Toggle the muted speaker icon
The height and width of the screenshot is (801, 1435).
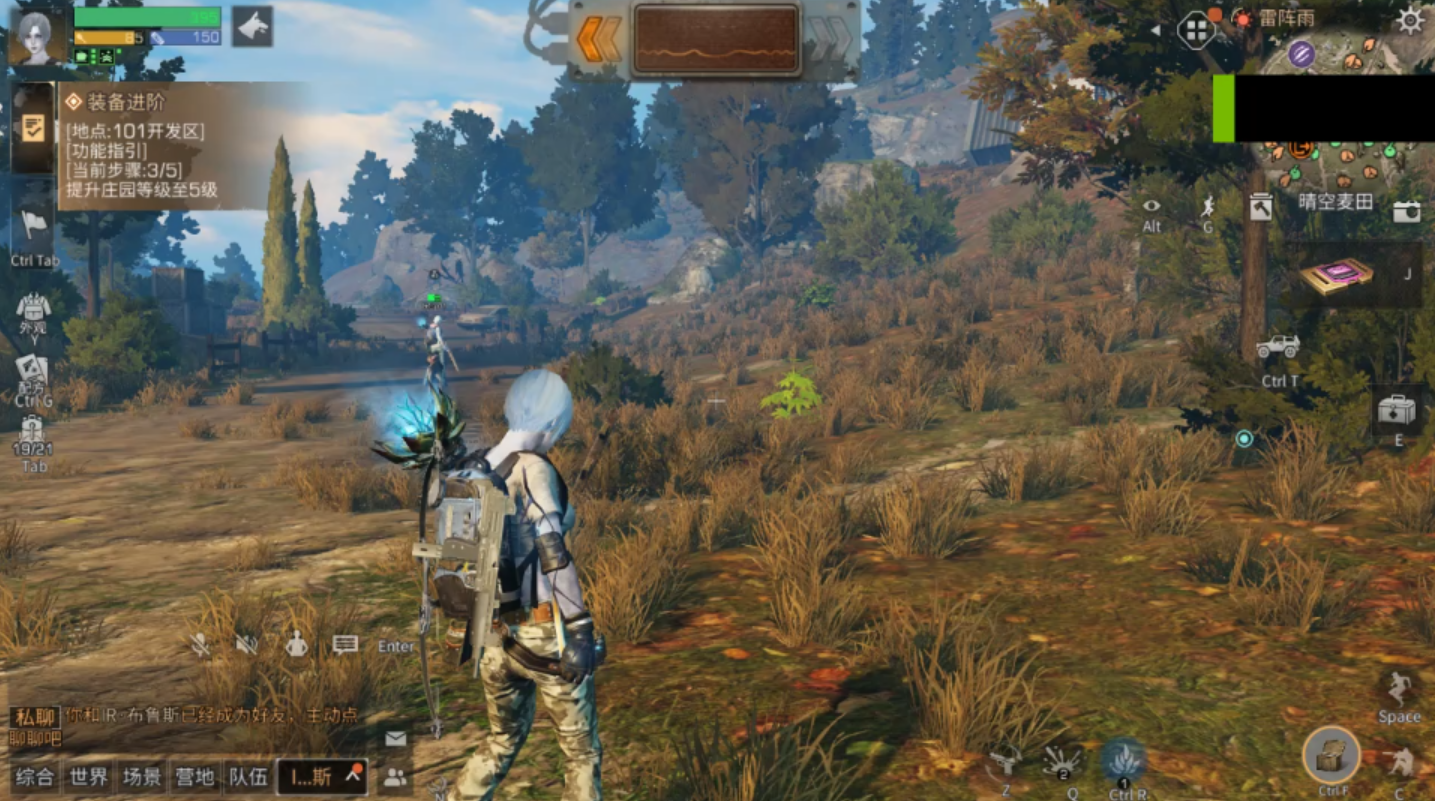(x=247, y=645)
